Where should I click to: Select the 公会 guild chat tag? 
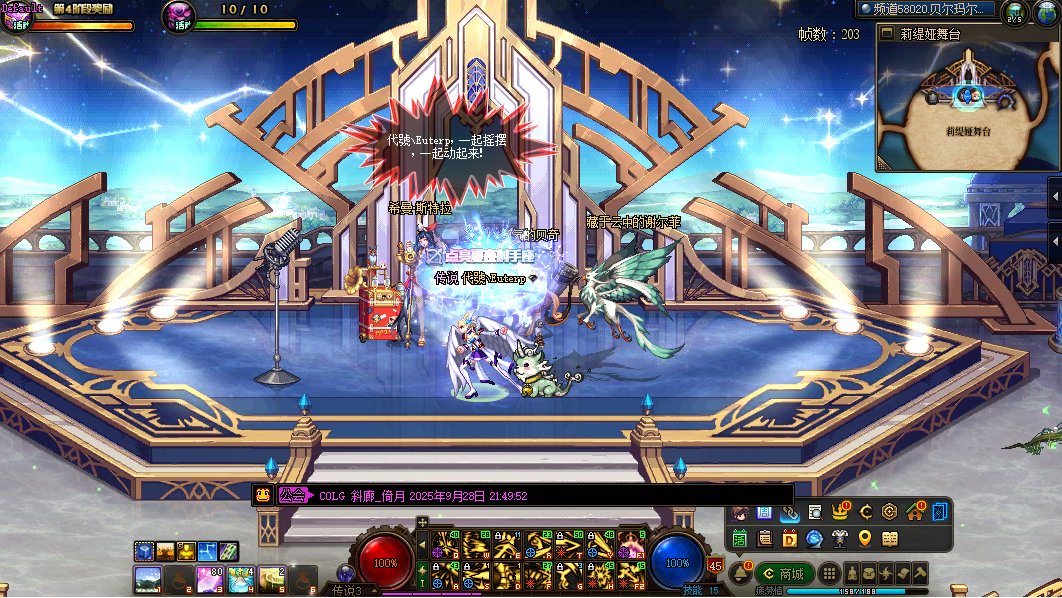point(292,495)
